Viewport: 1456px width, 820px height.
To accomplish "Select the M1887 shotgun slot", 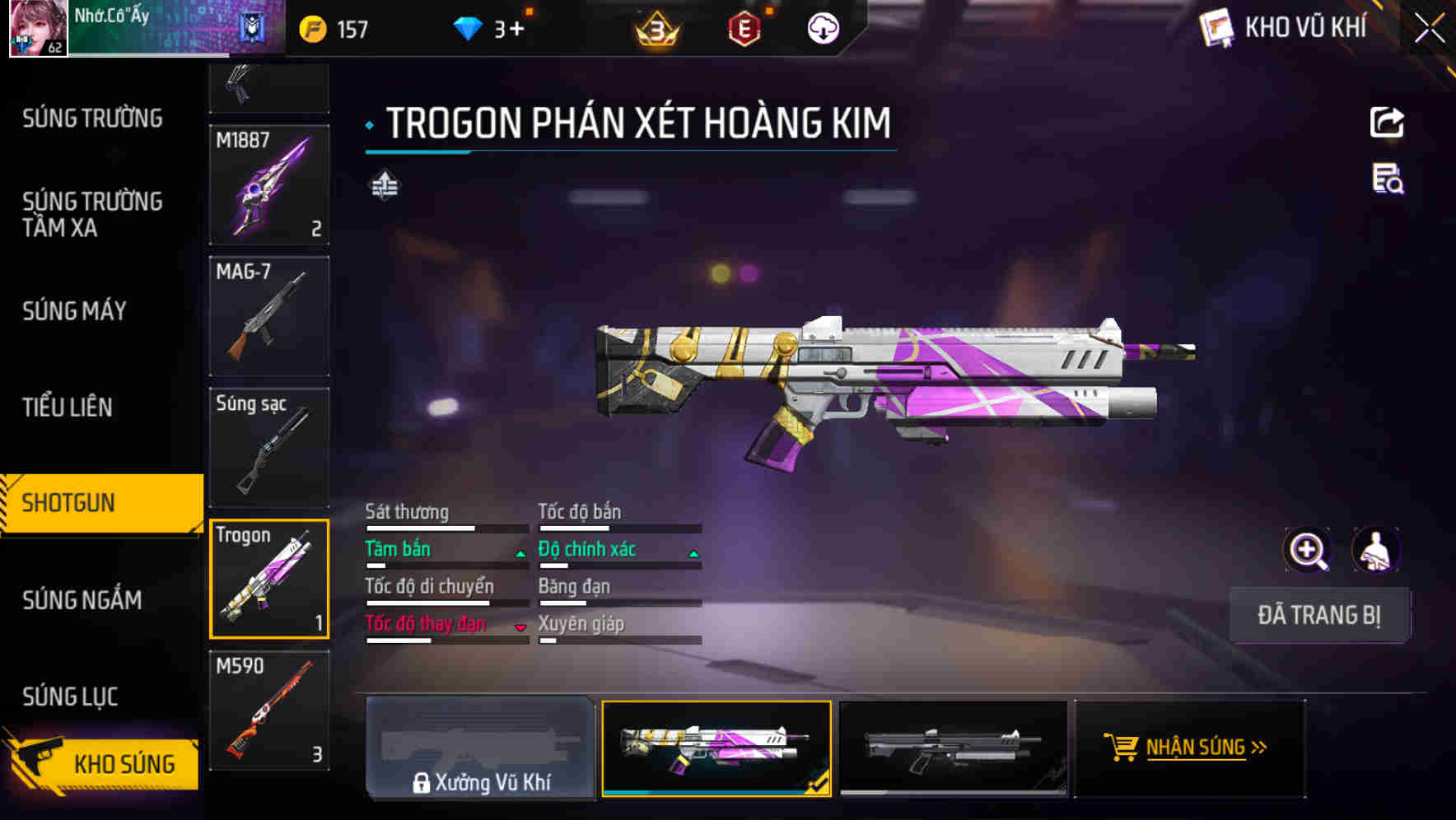I will (x=269, y=185).
